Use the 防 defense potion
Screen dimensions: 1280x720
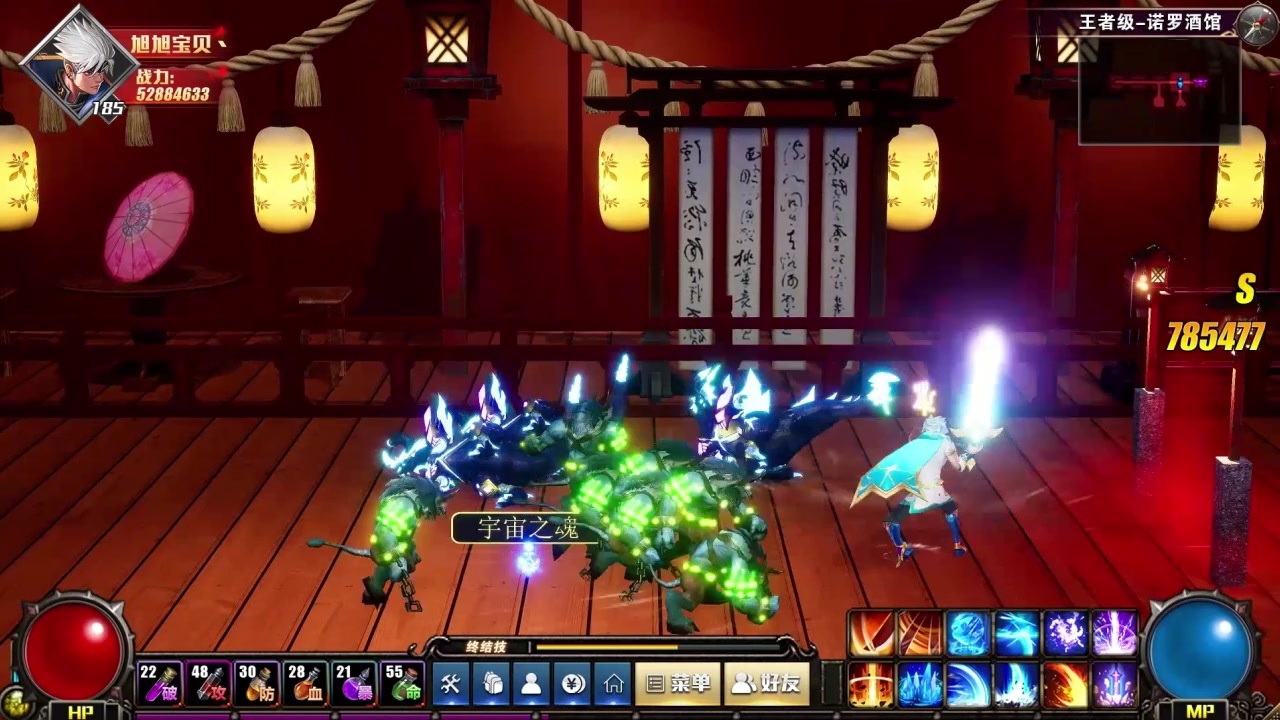coord(257,683)
